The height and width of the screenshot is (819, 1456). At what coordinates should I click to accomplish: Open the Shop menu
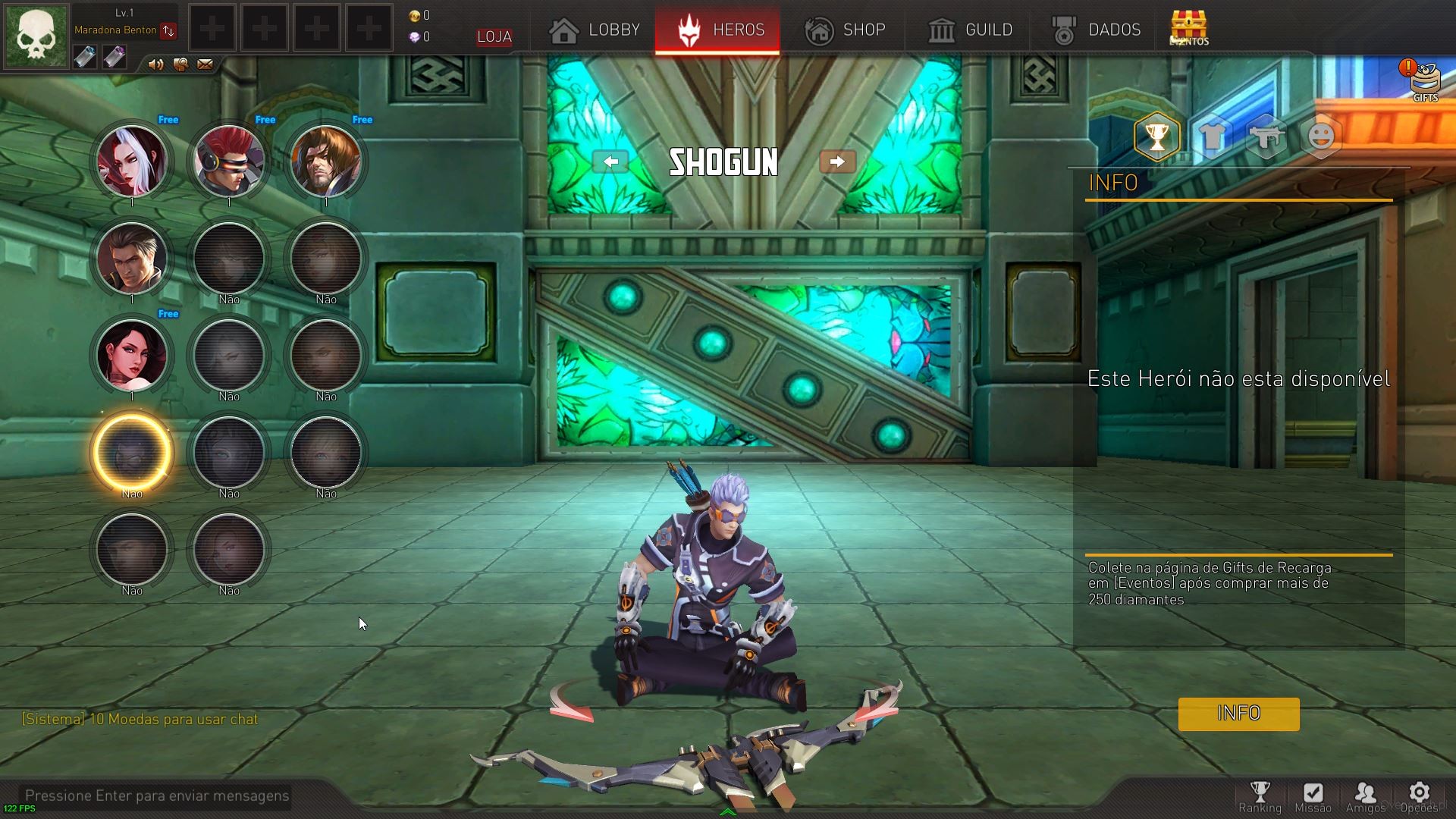click(845, 30)
